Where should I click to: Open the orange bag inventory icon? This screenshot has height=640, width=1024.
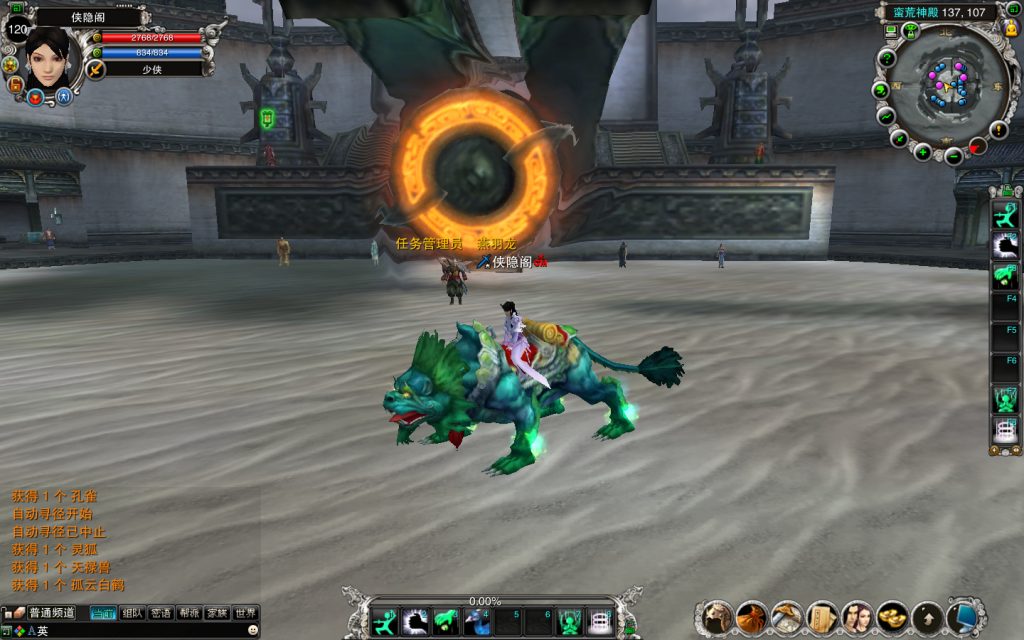[751, 617]
